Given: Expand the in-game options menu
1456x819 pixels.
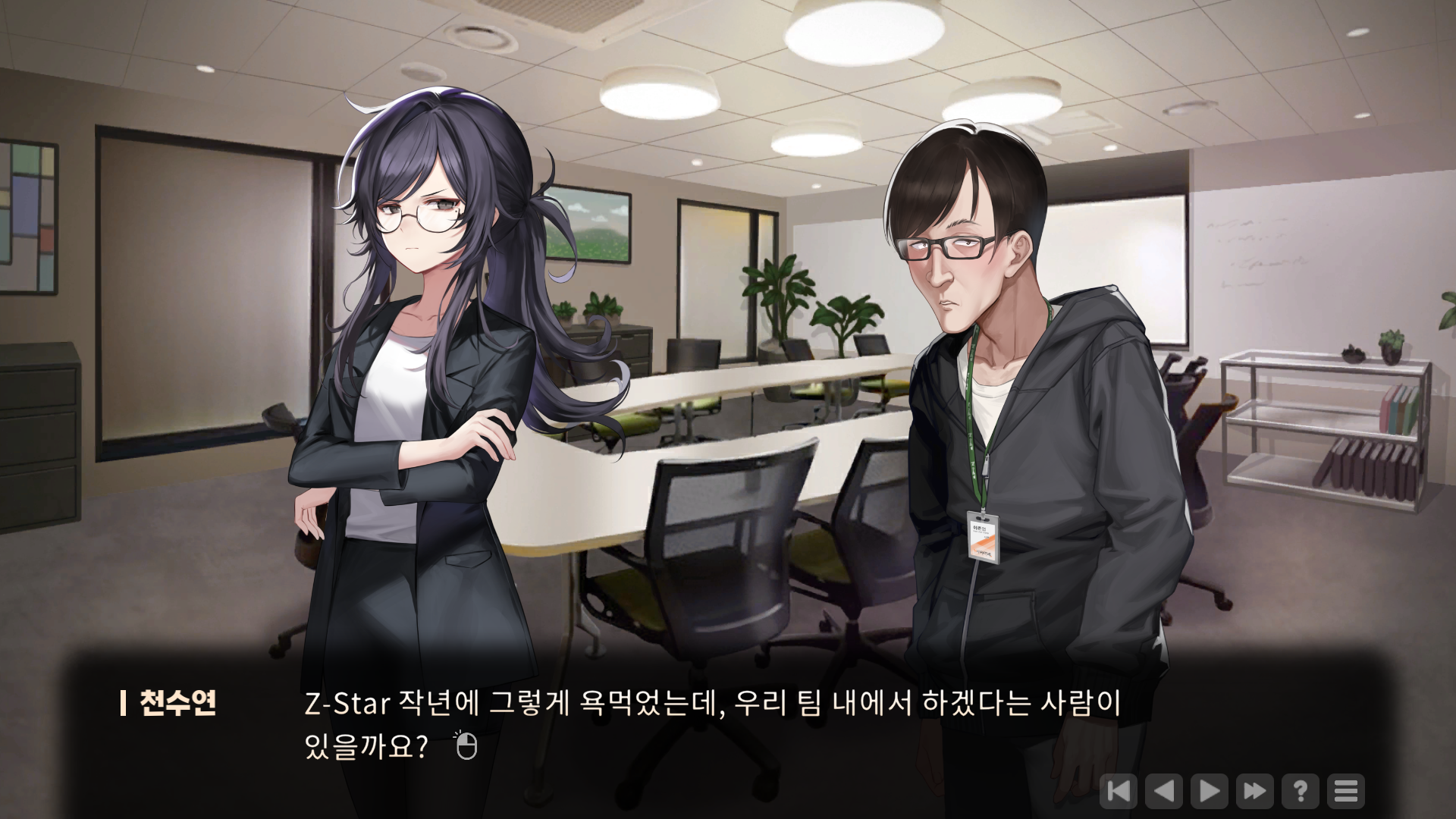Looking at the screenshot, I should pos(1346,792).
